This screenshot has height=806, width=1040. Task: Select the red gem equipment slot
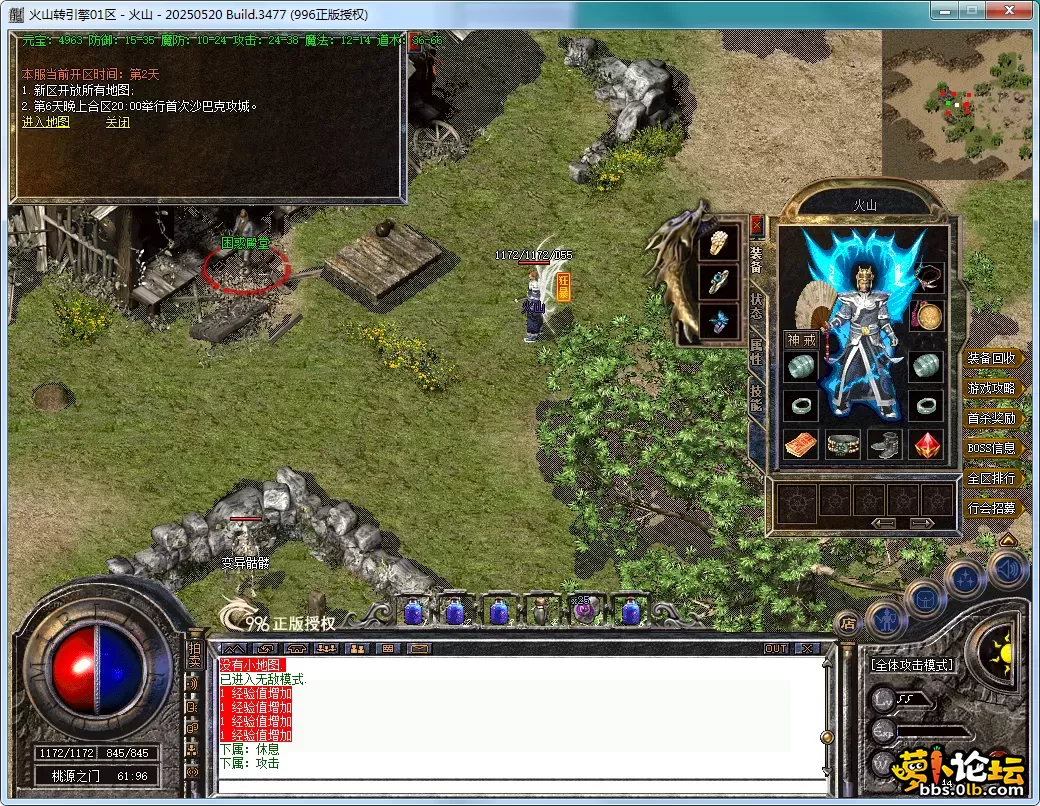point(929,444)
